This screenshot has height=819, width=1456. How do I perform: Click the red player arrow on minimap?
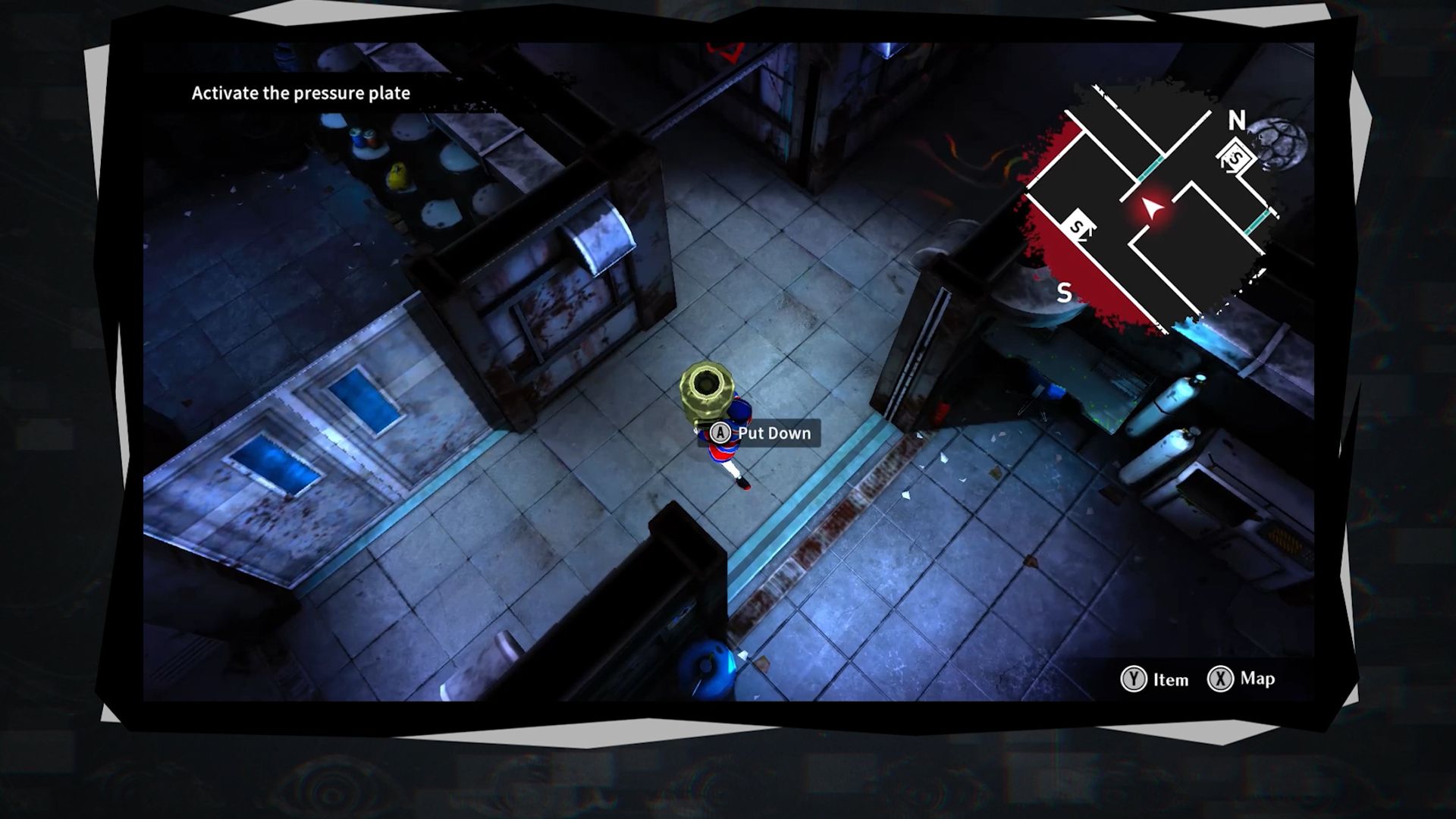point(1153,207)
